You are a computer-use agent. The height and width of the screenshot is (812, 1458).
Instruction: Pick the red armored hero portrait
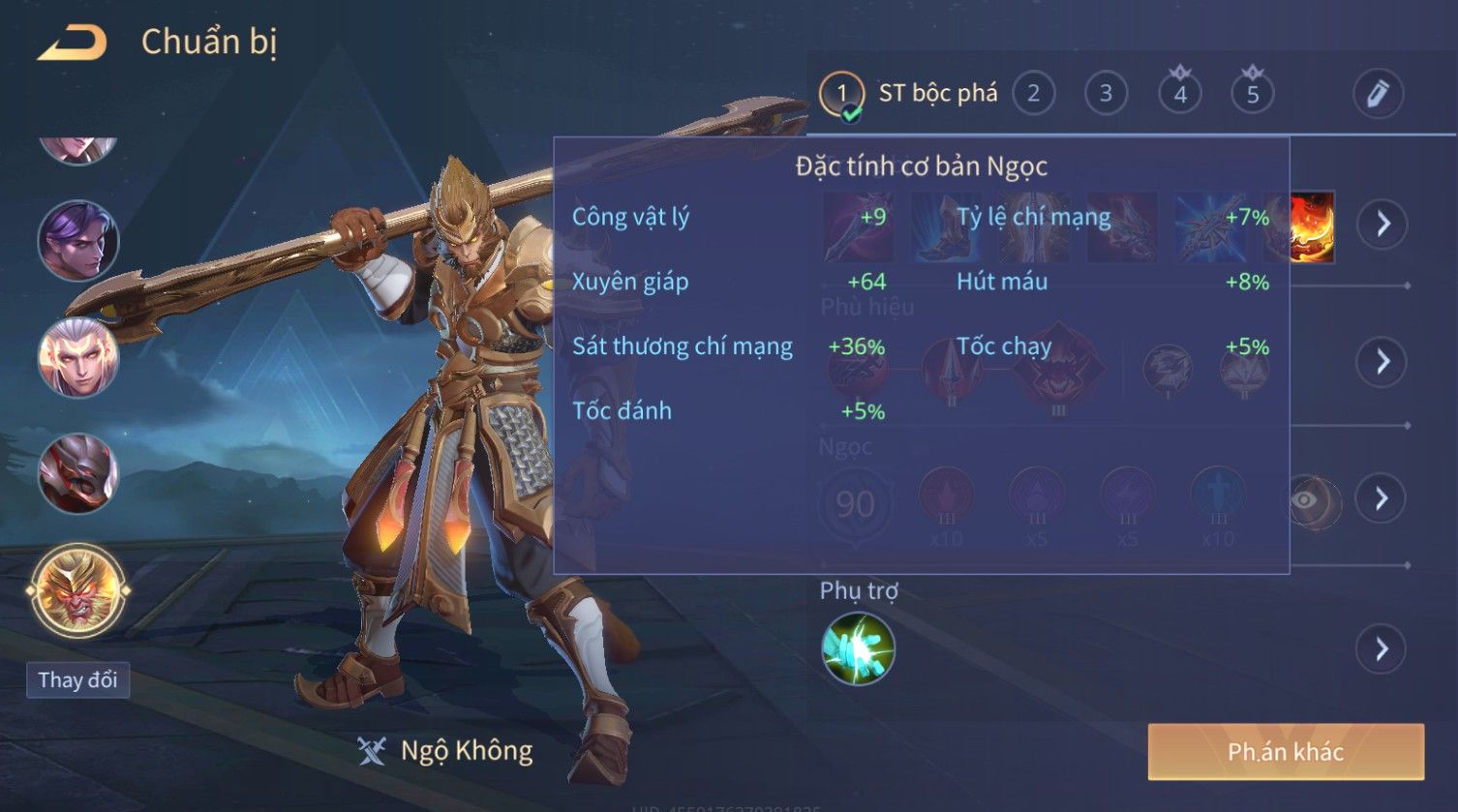click(78, 473)
